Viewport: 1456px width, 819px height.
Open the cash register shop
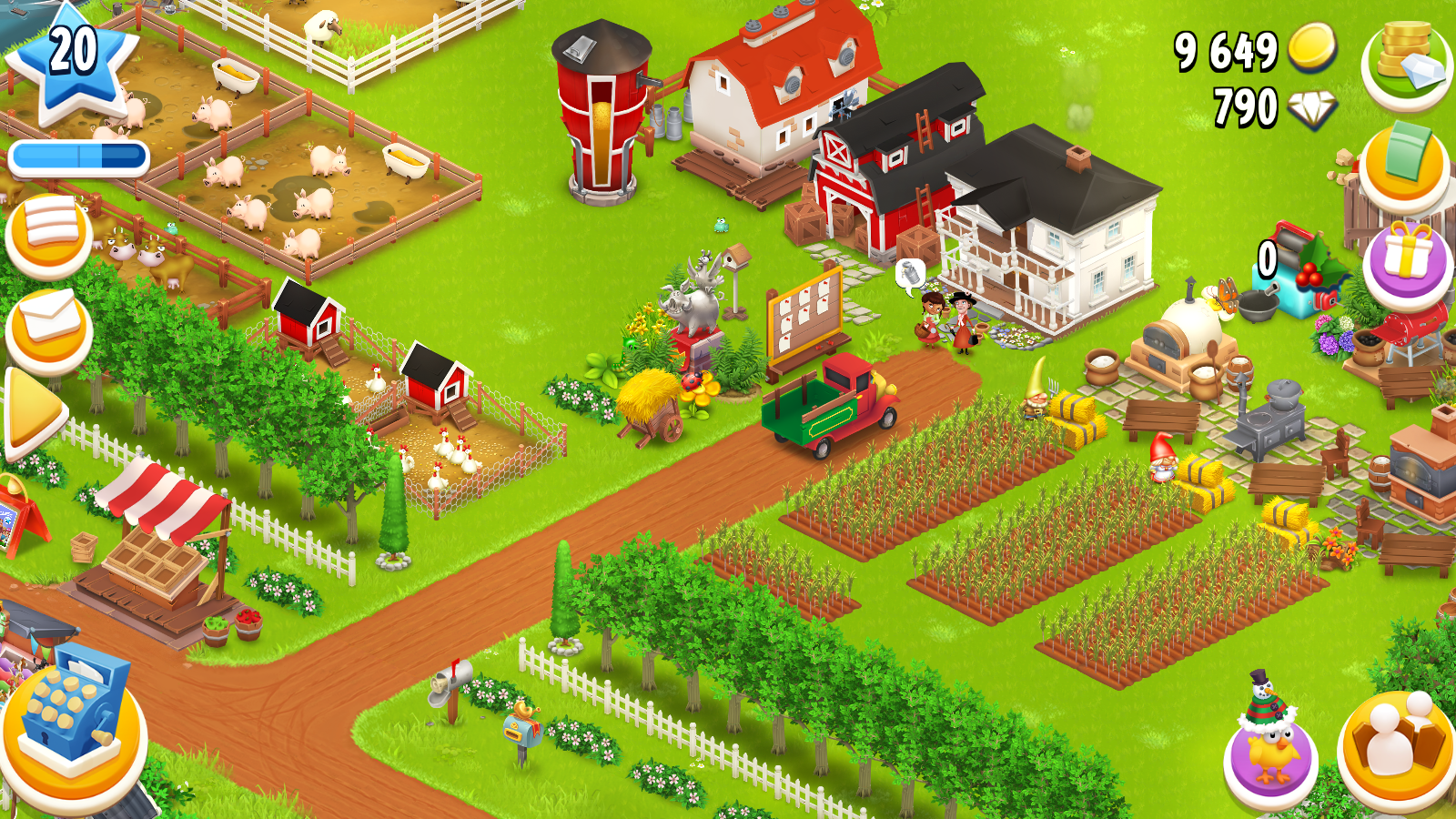click(73, 728)
